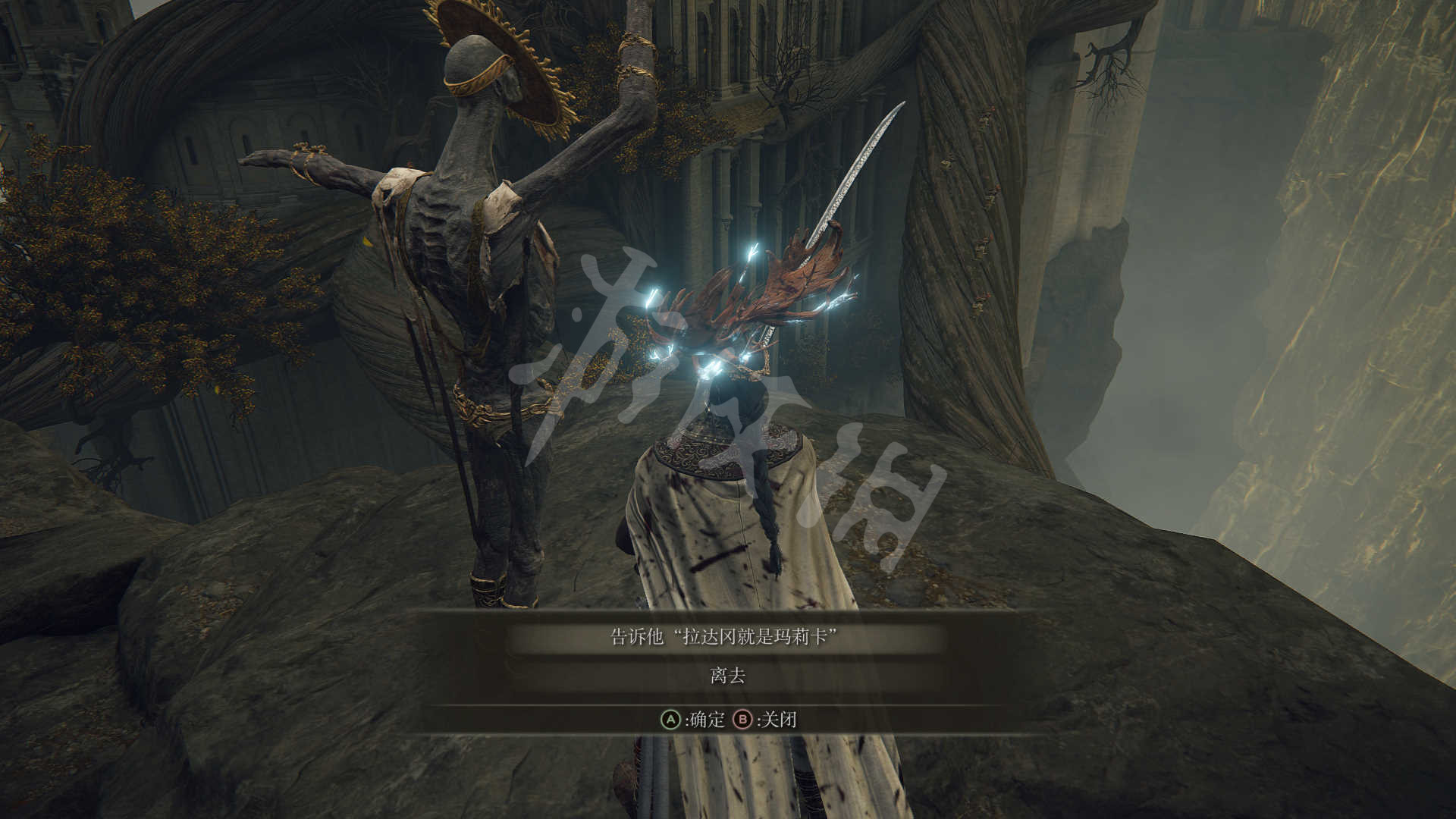
Task: Select the 离去 option to leave
Action: coord(727,676)
